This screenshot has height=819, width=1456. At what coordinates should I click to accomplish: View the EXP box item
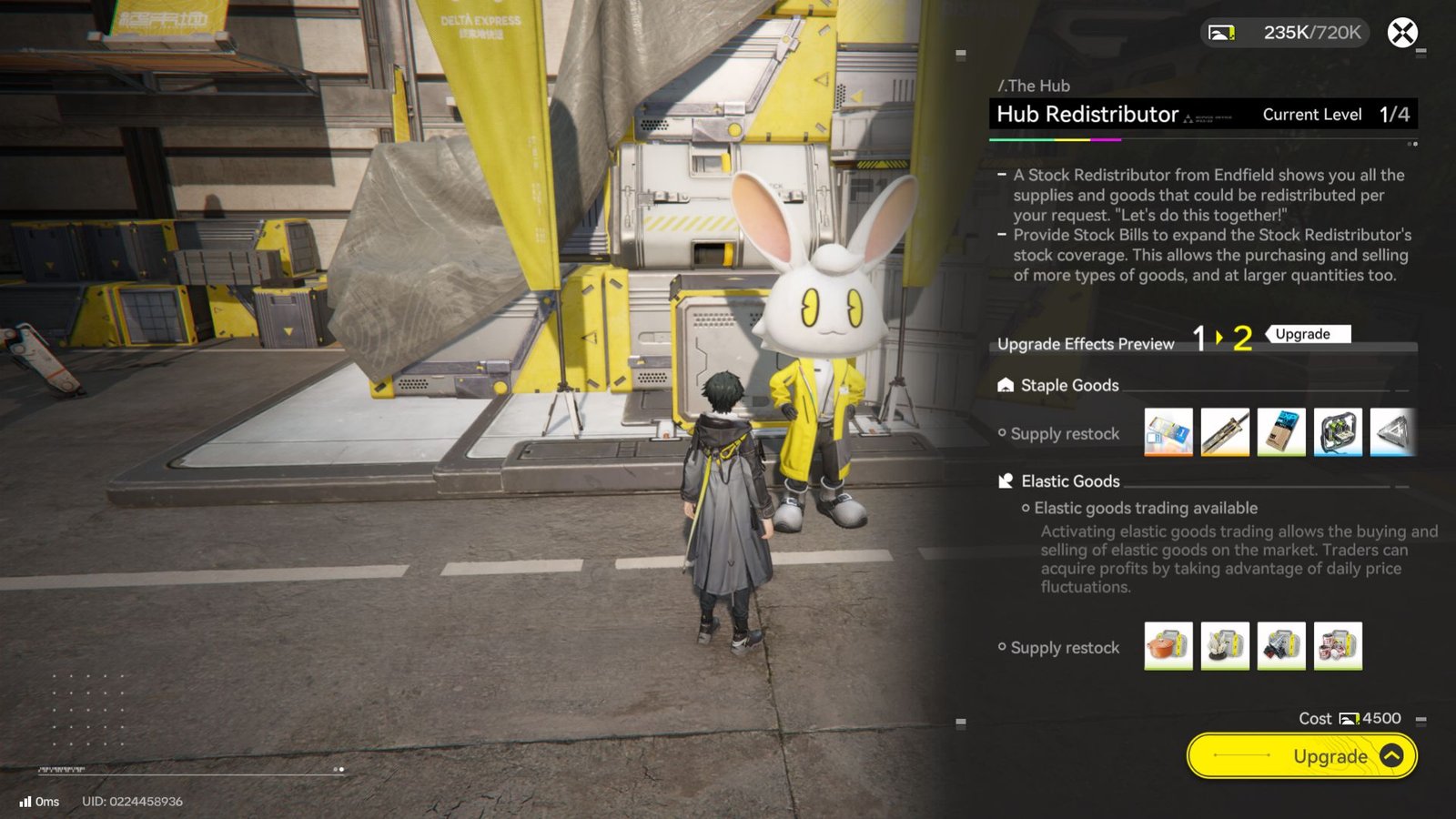point(1281,432)
